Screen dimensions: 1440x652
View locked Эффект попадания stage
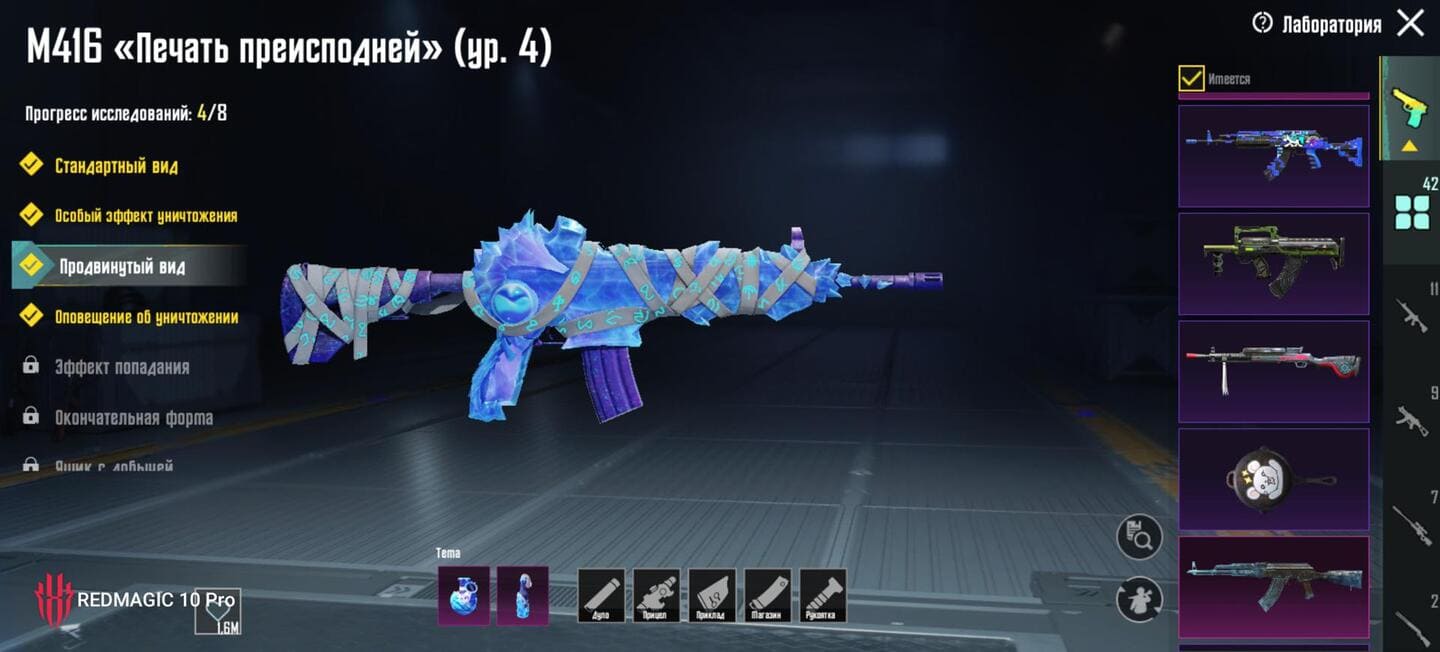coord(121,368)
